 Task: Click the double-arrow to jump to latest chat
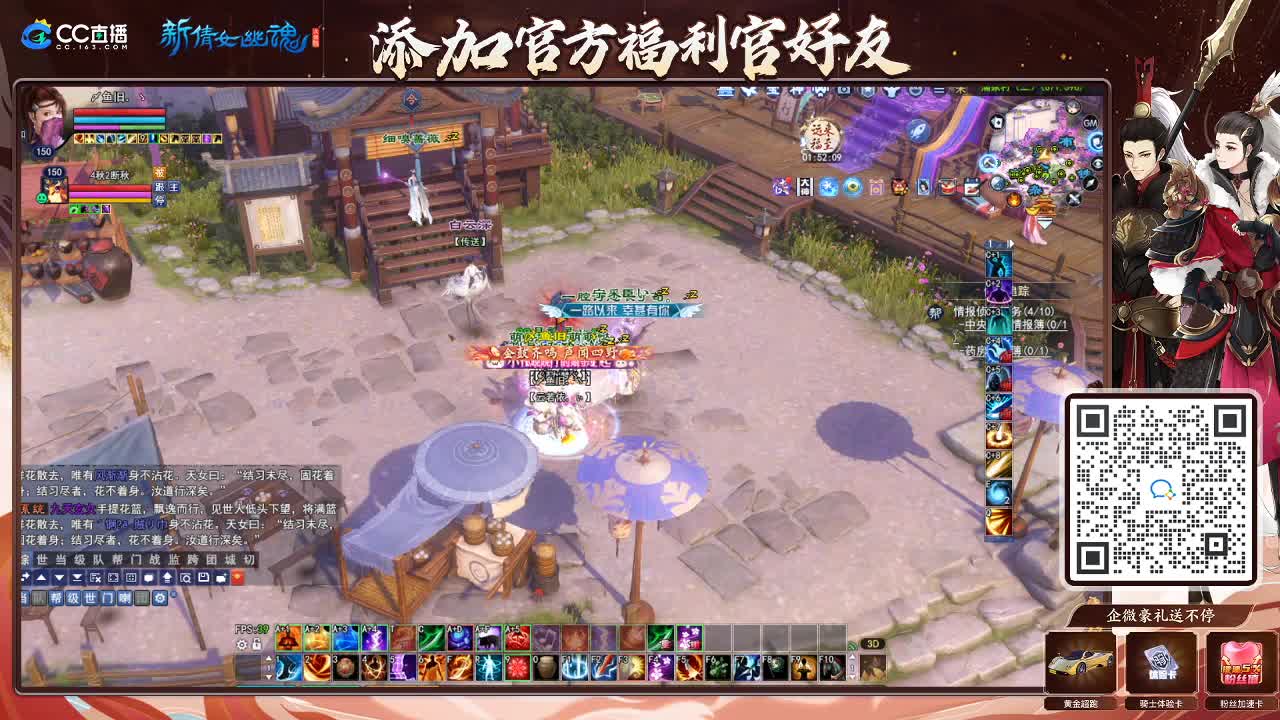[x=78, y=577]
